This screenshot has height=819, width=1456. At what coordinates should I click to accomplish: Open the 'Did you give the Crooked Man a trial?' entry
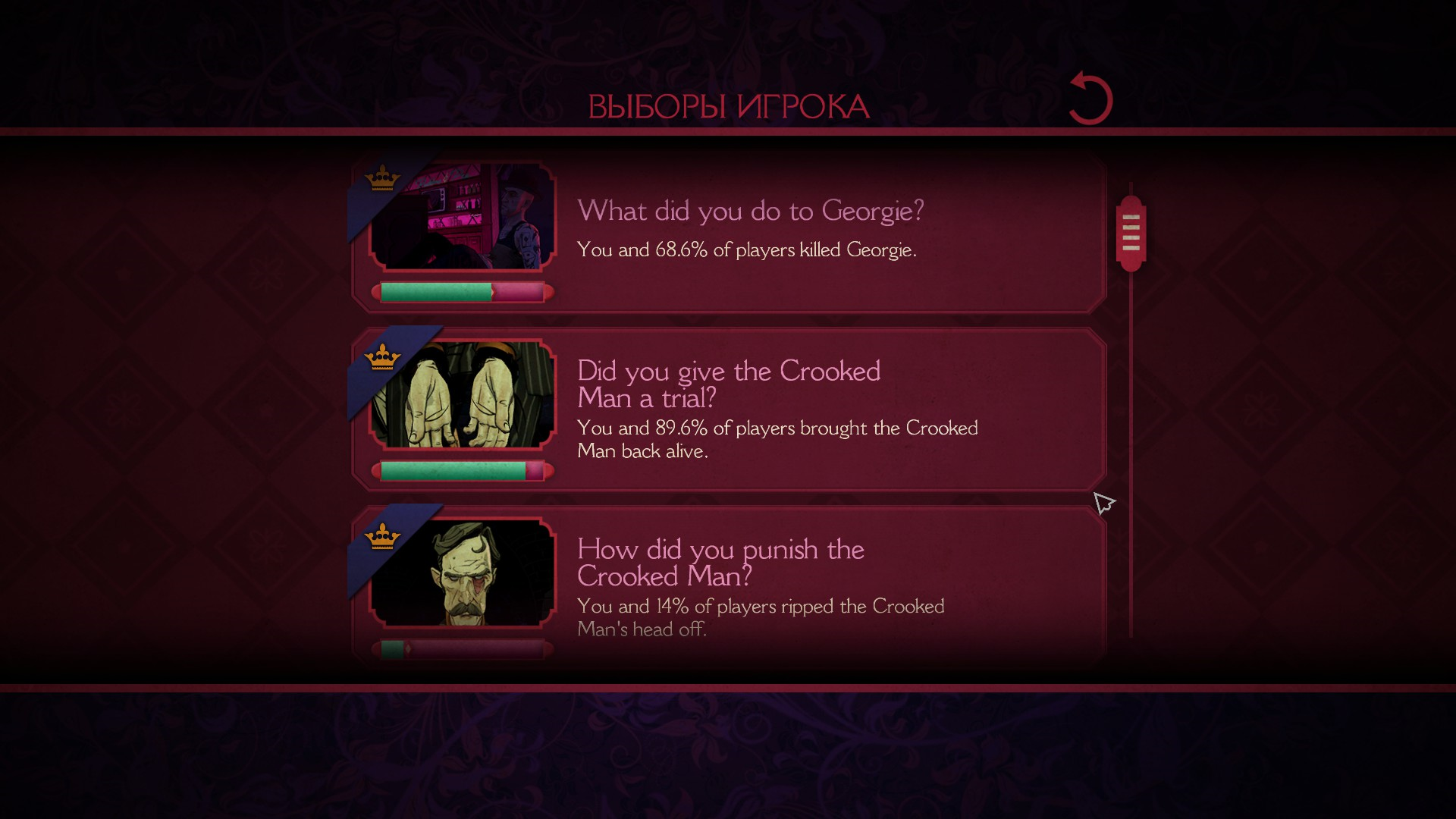728,384
